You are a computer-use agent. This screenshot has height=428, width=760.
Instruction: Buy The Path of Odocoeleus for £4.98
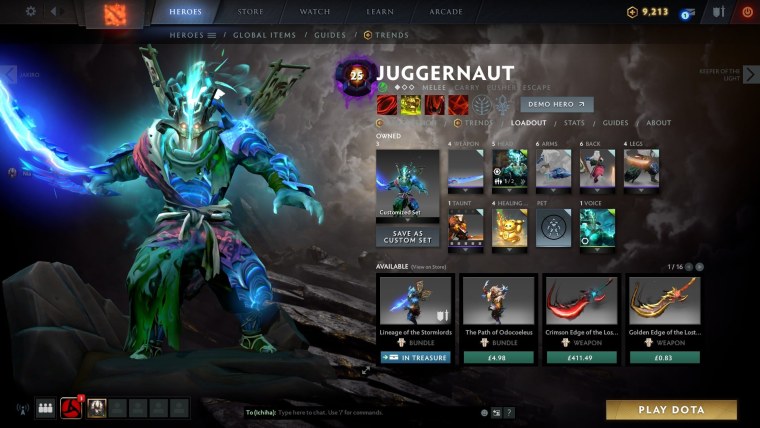(497, 357)
